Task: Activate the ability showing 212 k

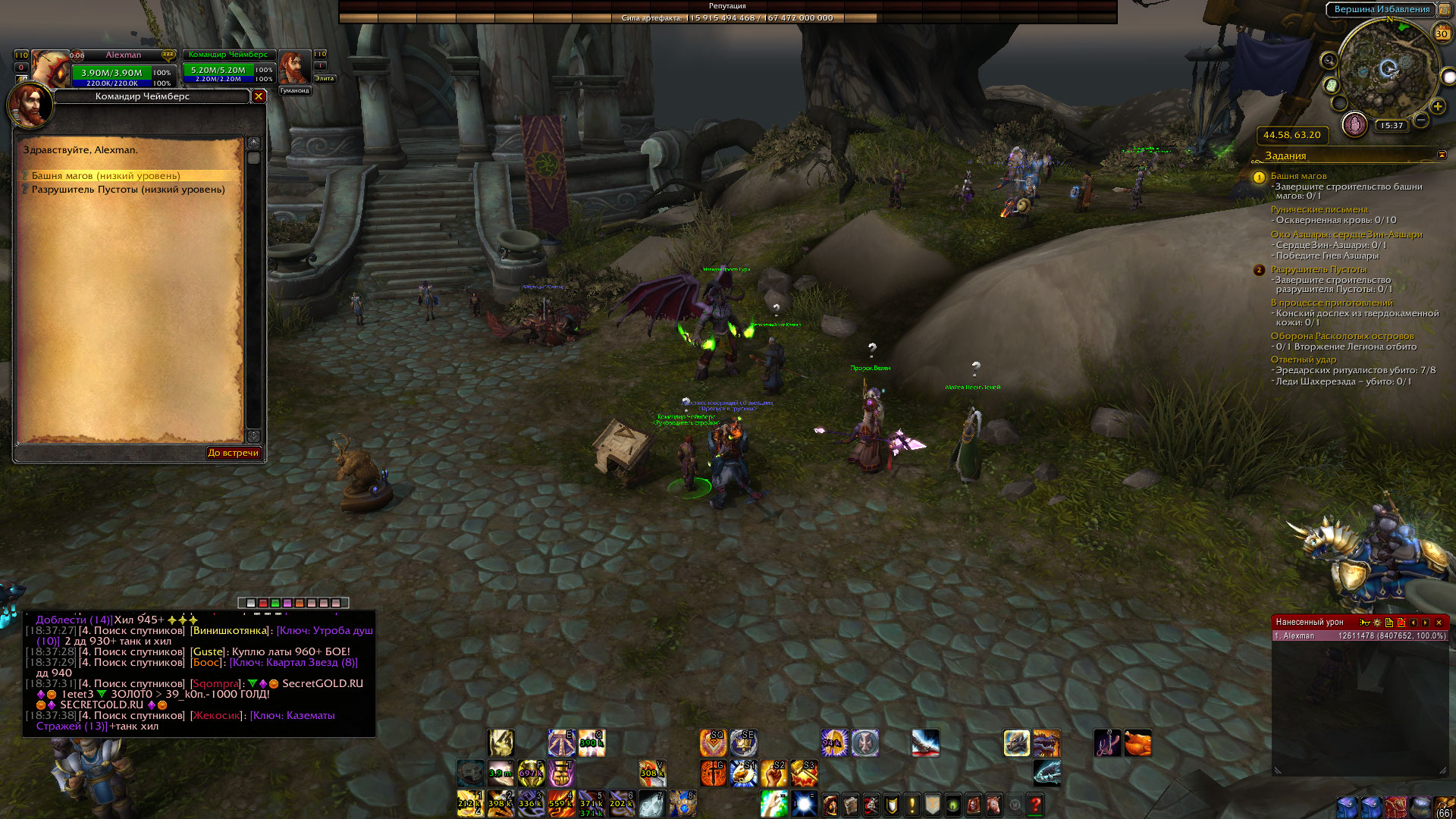Action: point(469,803)
